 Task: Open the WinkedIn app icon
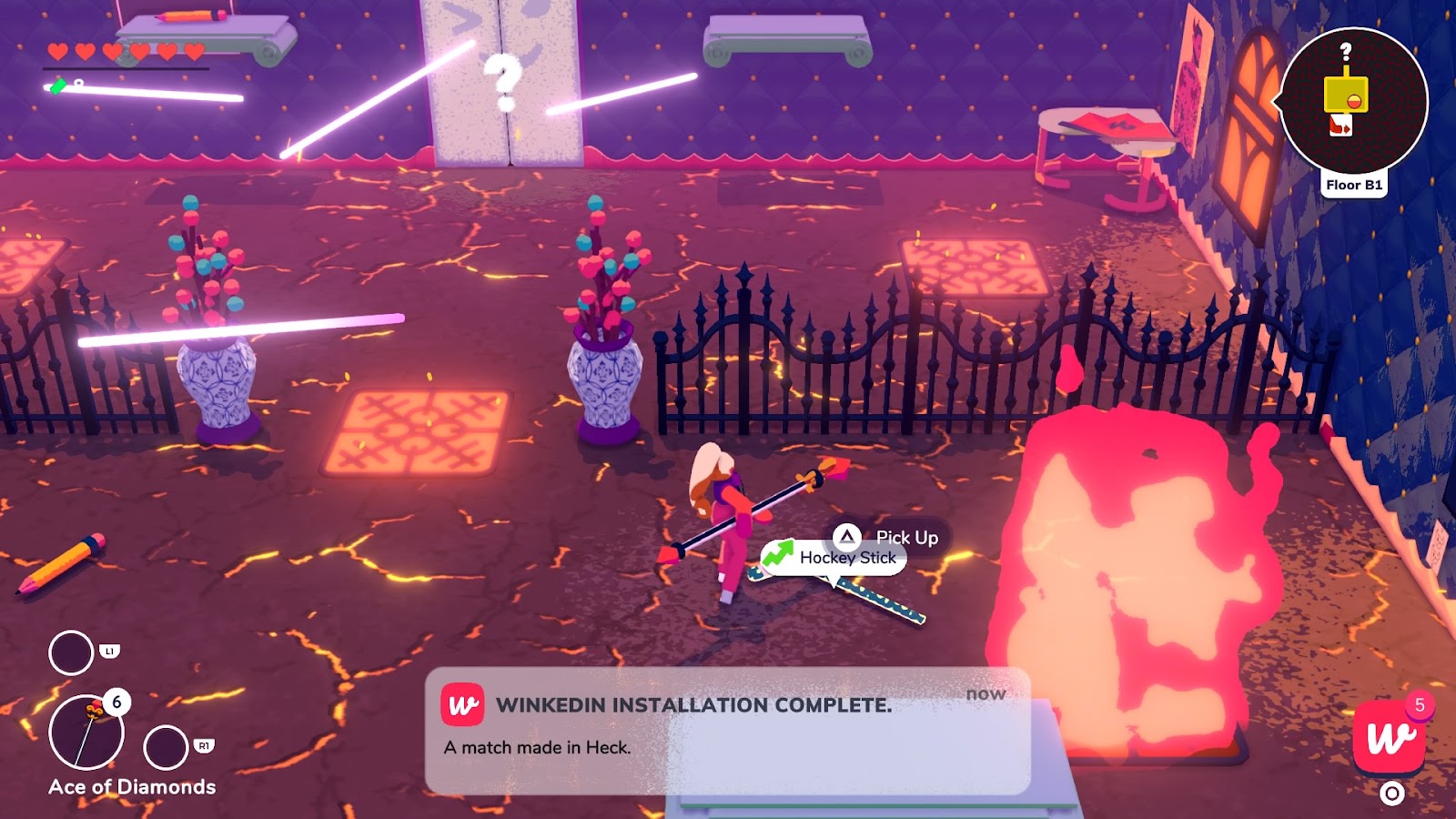coord(1389,737)
